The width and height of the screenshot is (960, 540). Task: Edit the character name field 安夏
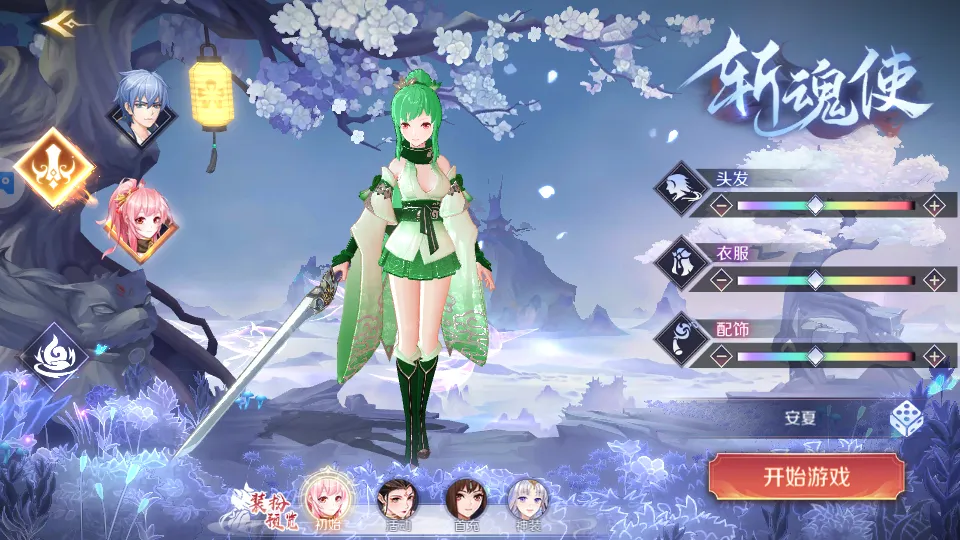pos(800,418)
